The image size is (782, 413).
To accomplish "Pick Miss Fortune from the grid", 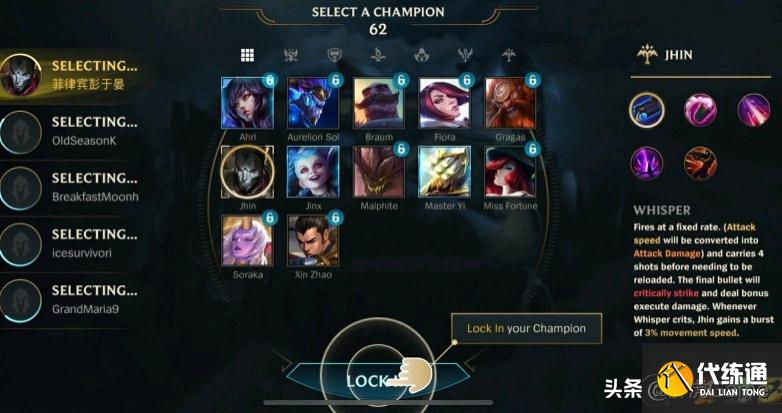I will [x=510, y=171].
